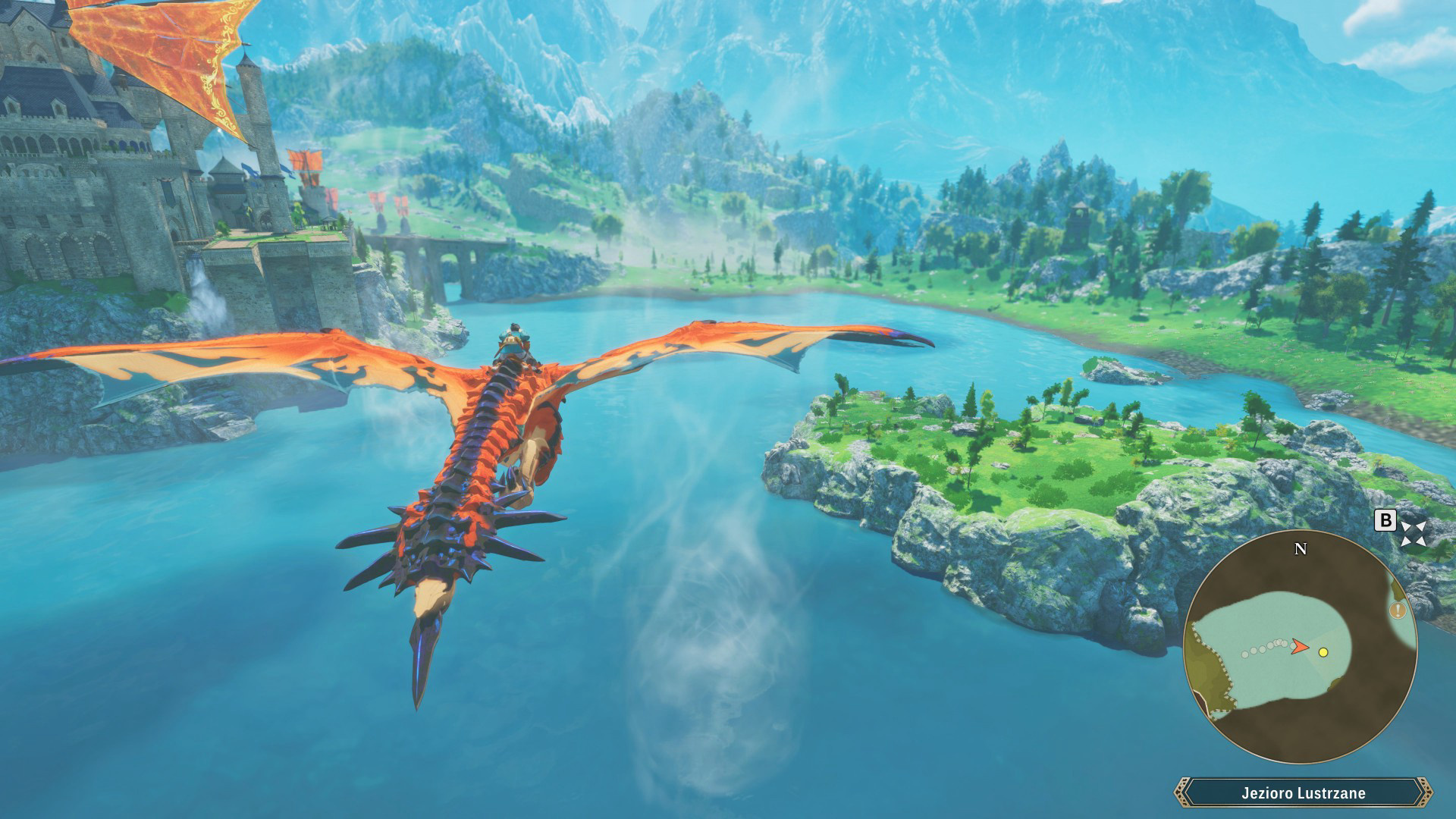Viewport: 1456px width, 819px height.
Task: Select the exclamation quest marker on minimap
Action: pos(1398,611)
